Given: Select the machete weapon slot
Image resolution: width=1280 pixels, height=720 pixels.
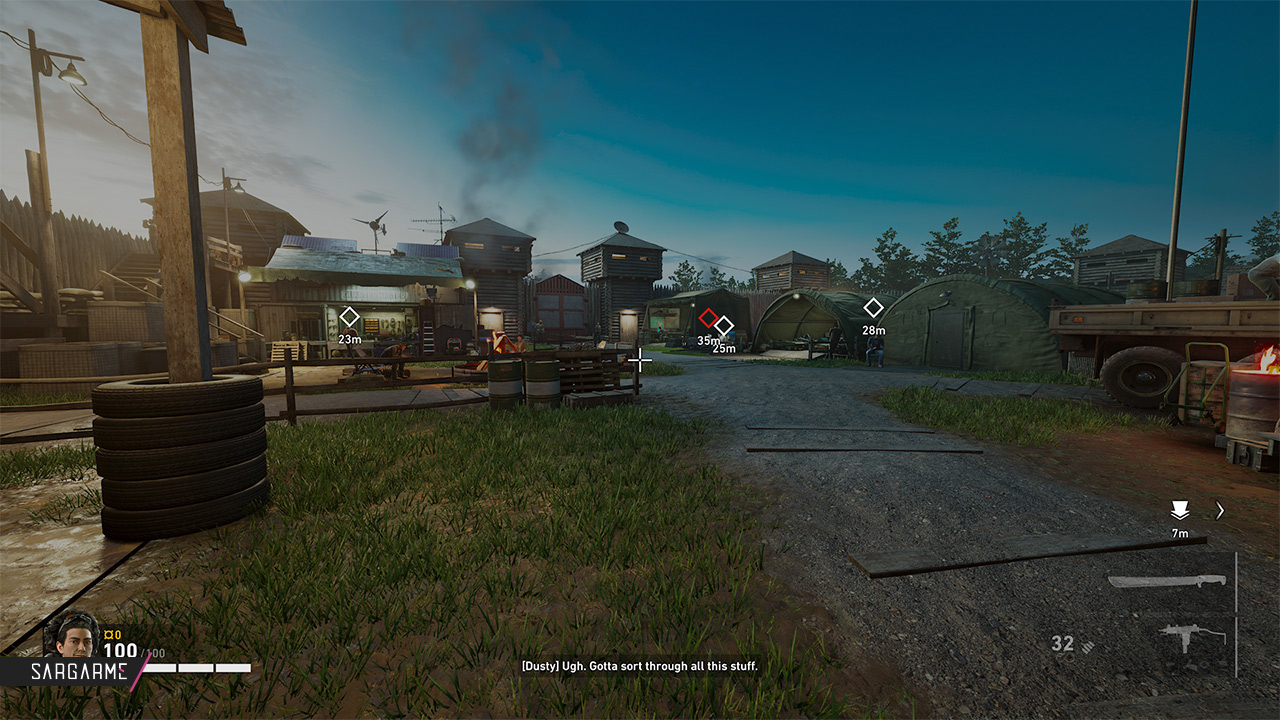Looking at the screenshot, I should click(x=1166, y=581).
